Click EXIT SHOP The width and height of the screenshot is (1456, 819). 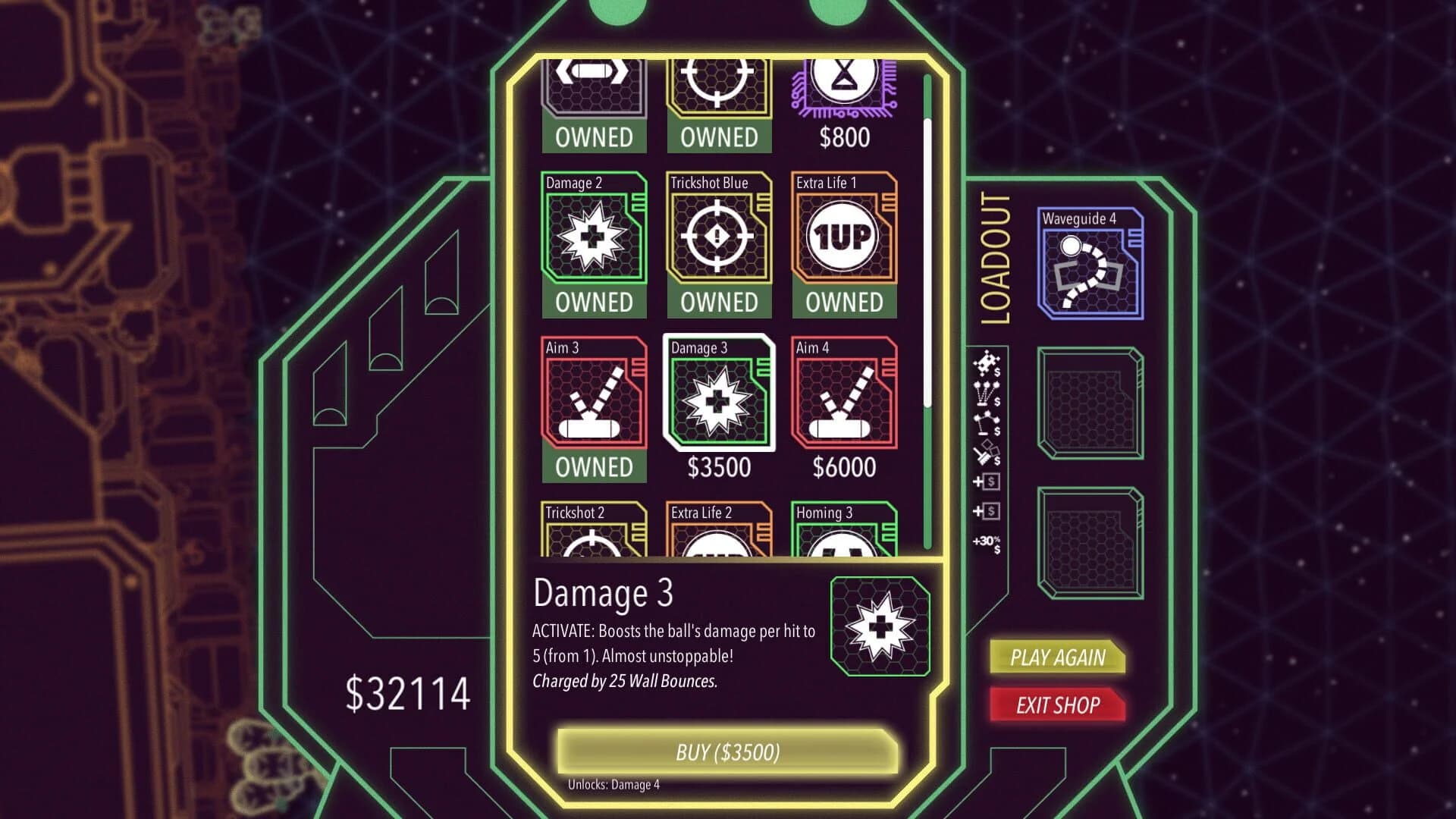[1056, 705]
